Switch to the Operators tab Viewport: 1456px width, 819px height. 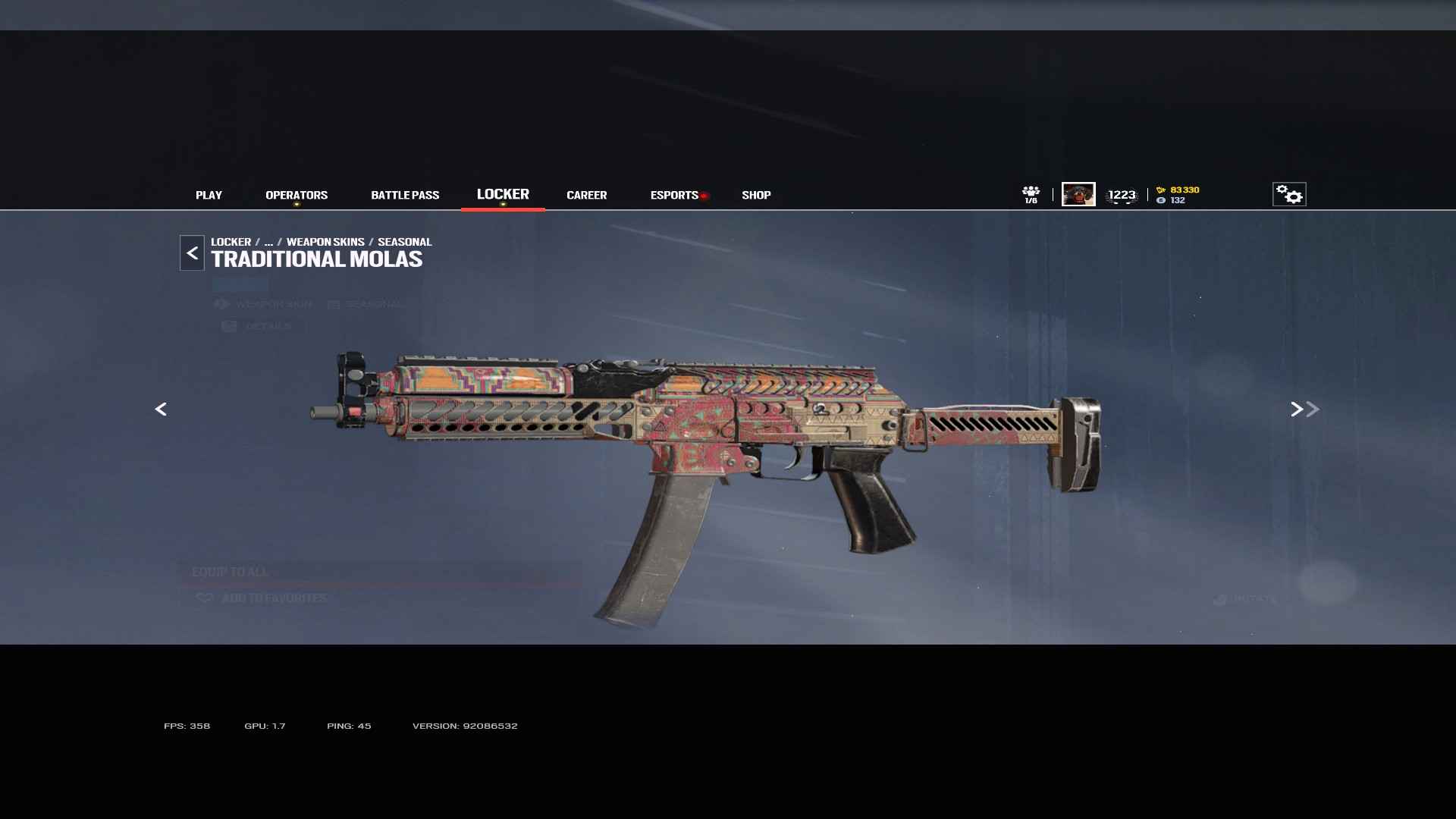[x=297, y=195]
